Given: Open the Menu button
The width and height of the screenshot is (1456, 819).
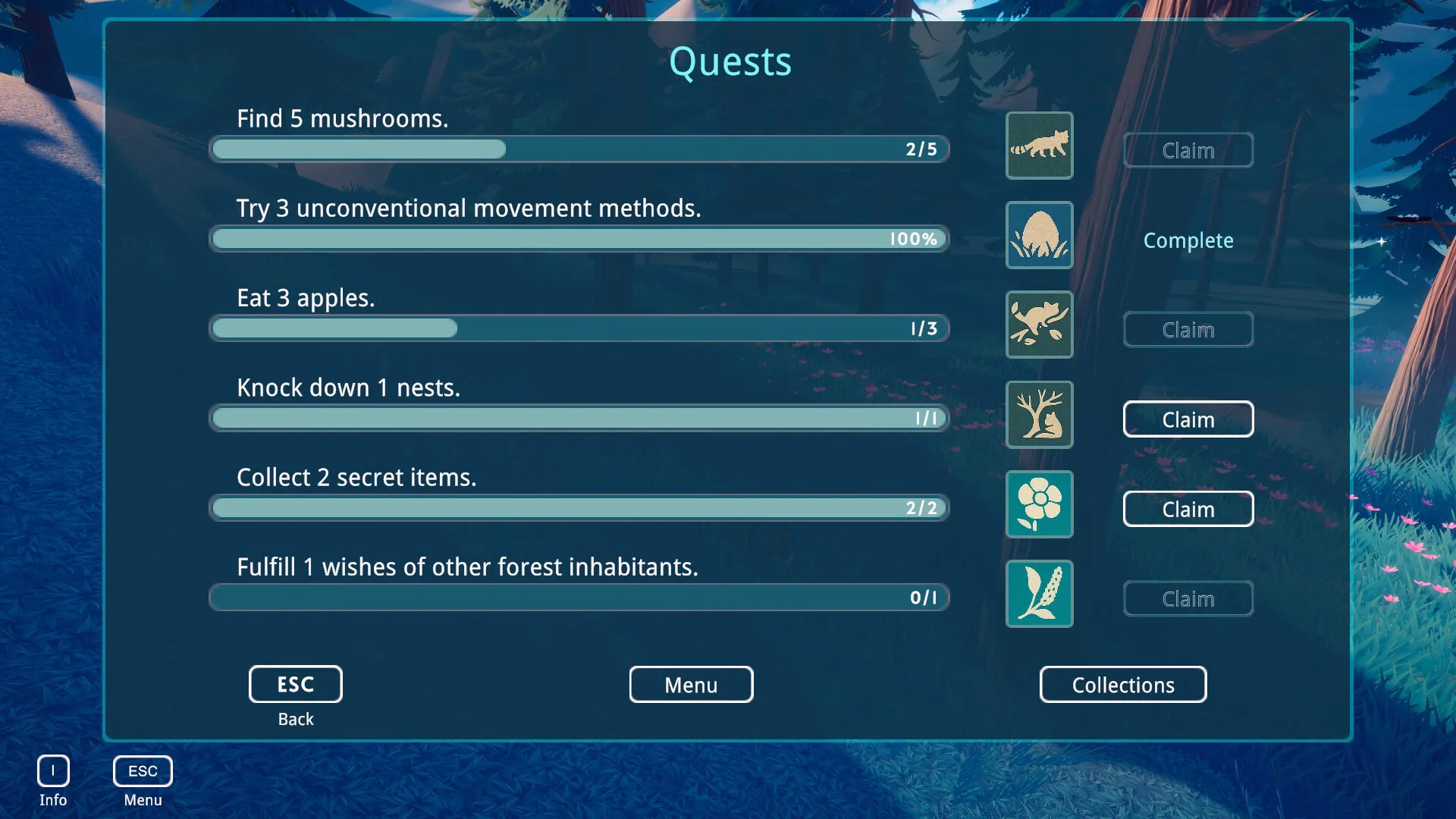Looking at the screenshot, I should coord(691,685).
